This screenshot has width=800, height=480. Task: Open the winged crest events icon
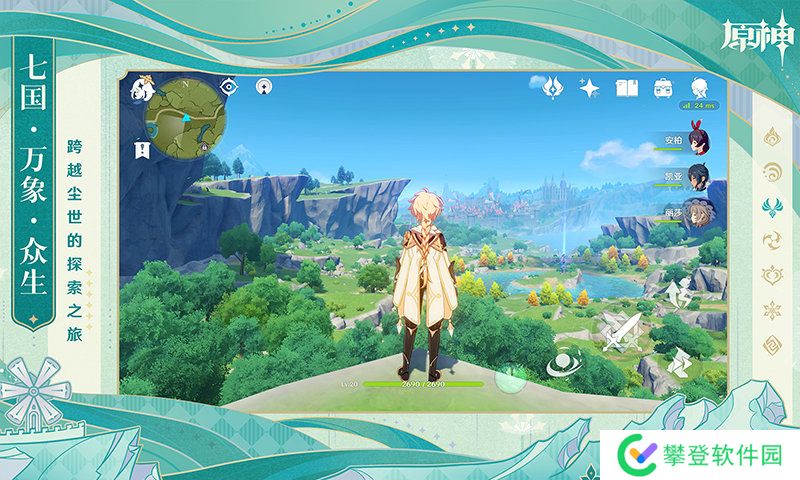coord(552,89)
